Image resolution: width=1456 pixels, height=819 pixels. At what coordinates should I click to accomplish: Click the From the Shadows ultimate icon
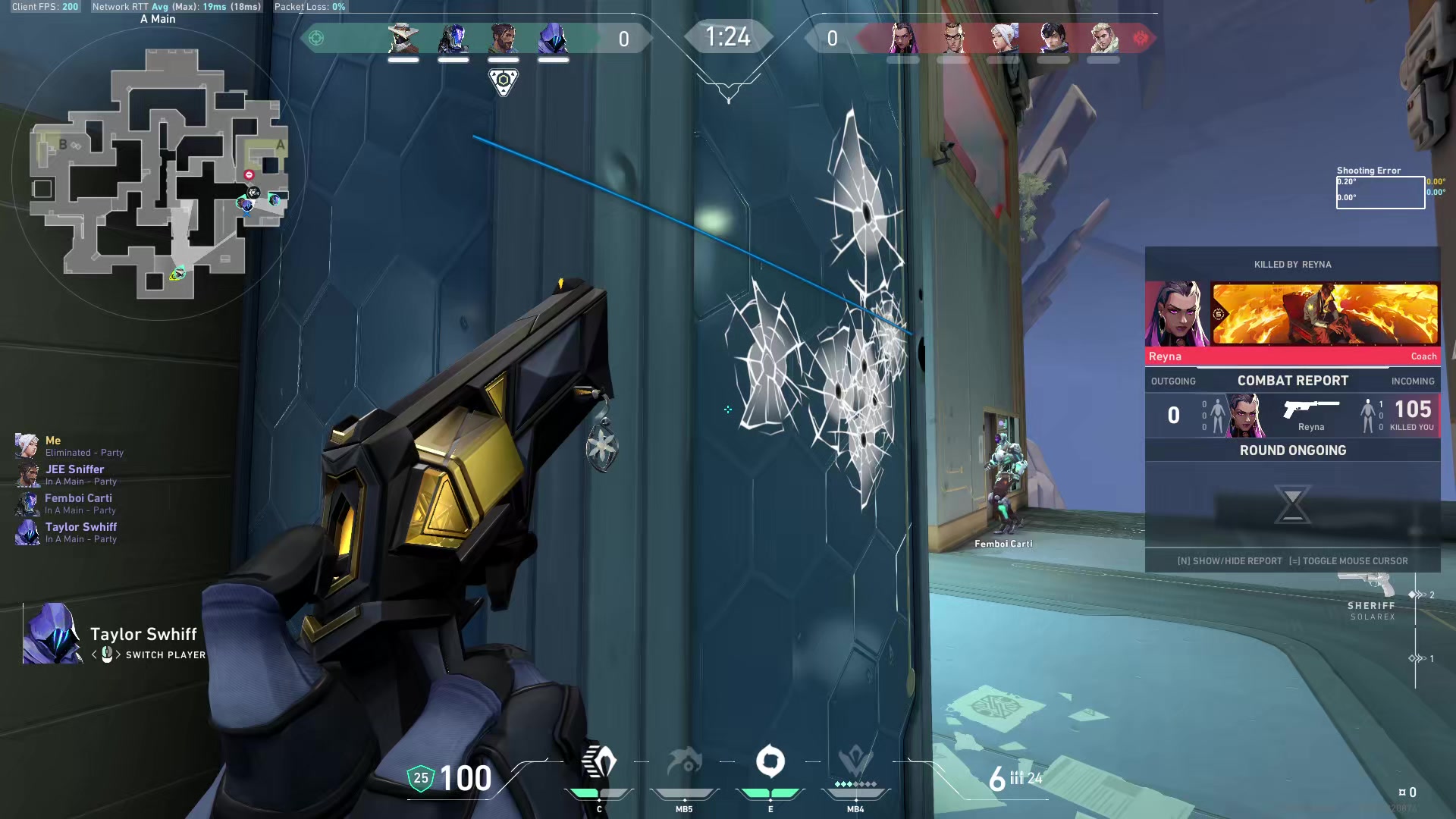[855, 763]
